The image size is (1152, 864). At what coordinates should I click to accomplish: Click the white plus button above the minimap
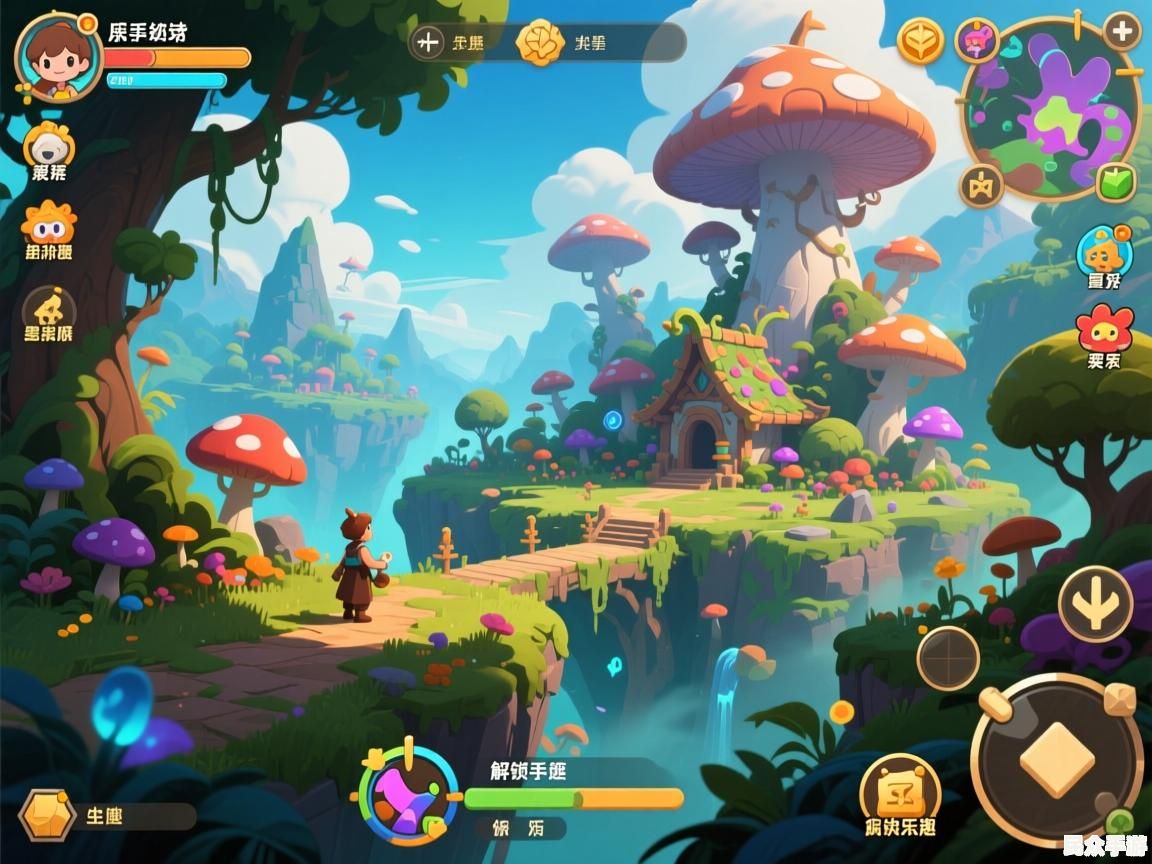click(x=1121, y=32)
